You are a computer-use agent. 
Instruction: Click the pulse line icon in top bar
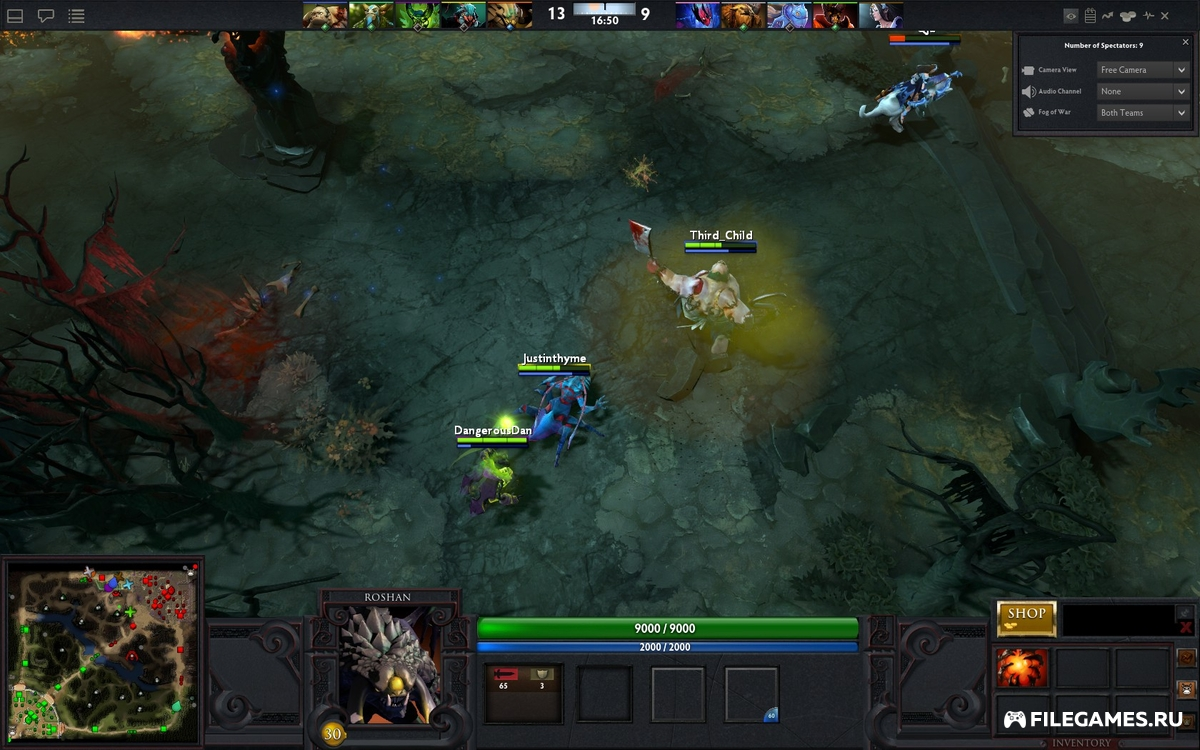pyautogui.click(x=1149, y=16)
